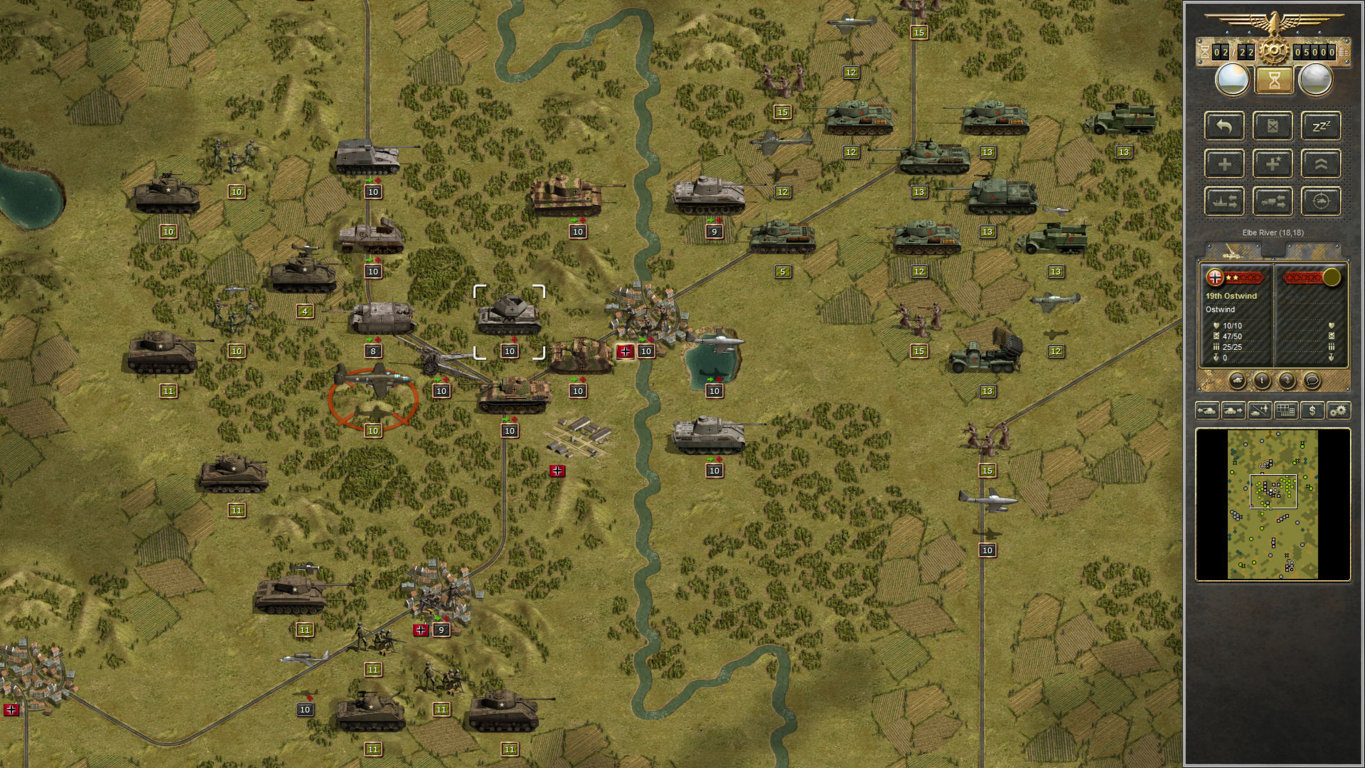End the turn using the hourglass button
This screenshot has height=768, width=1365.
pyautogui.click(x=1272, y=79)
